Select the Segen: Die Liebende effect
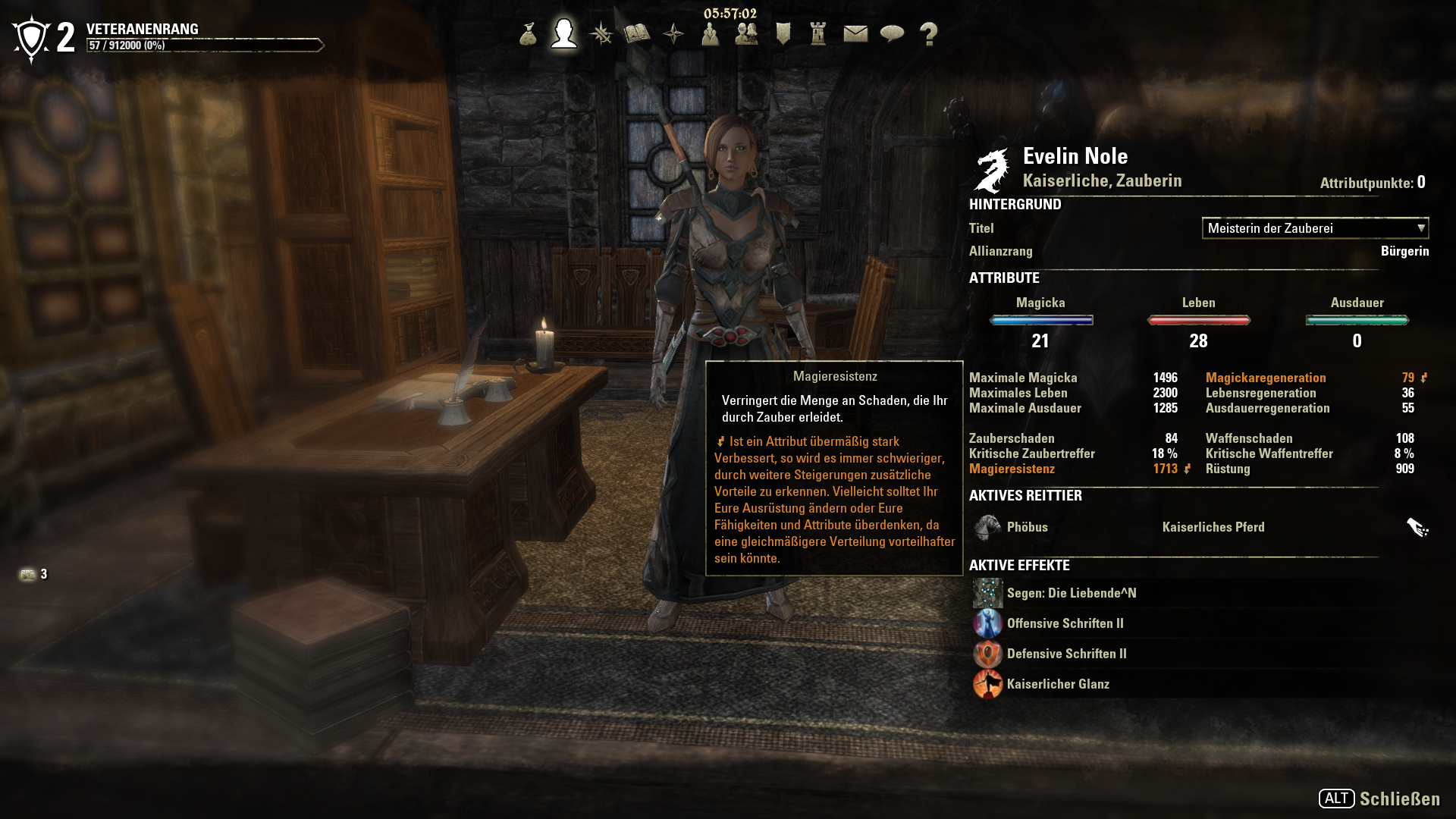The image size is (1456, 819). pos(1071,593)
